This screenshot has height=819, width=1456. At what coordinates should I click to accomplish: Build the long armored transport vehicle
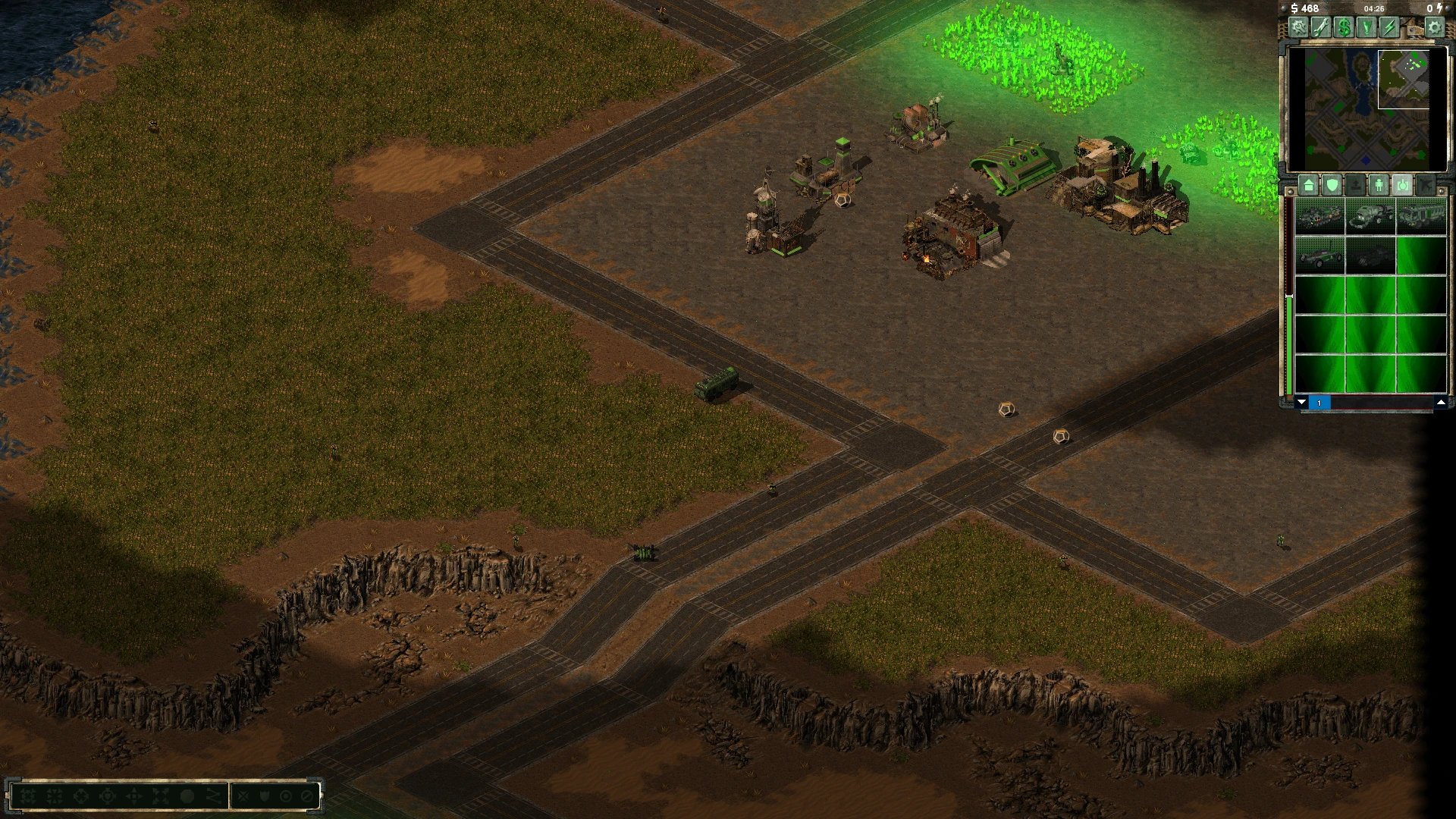[1420, 216]
